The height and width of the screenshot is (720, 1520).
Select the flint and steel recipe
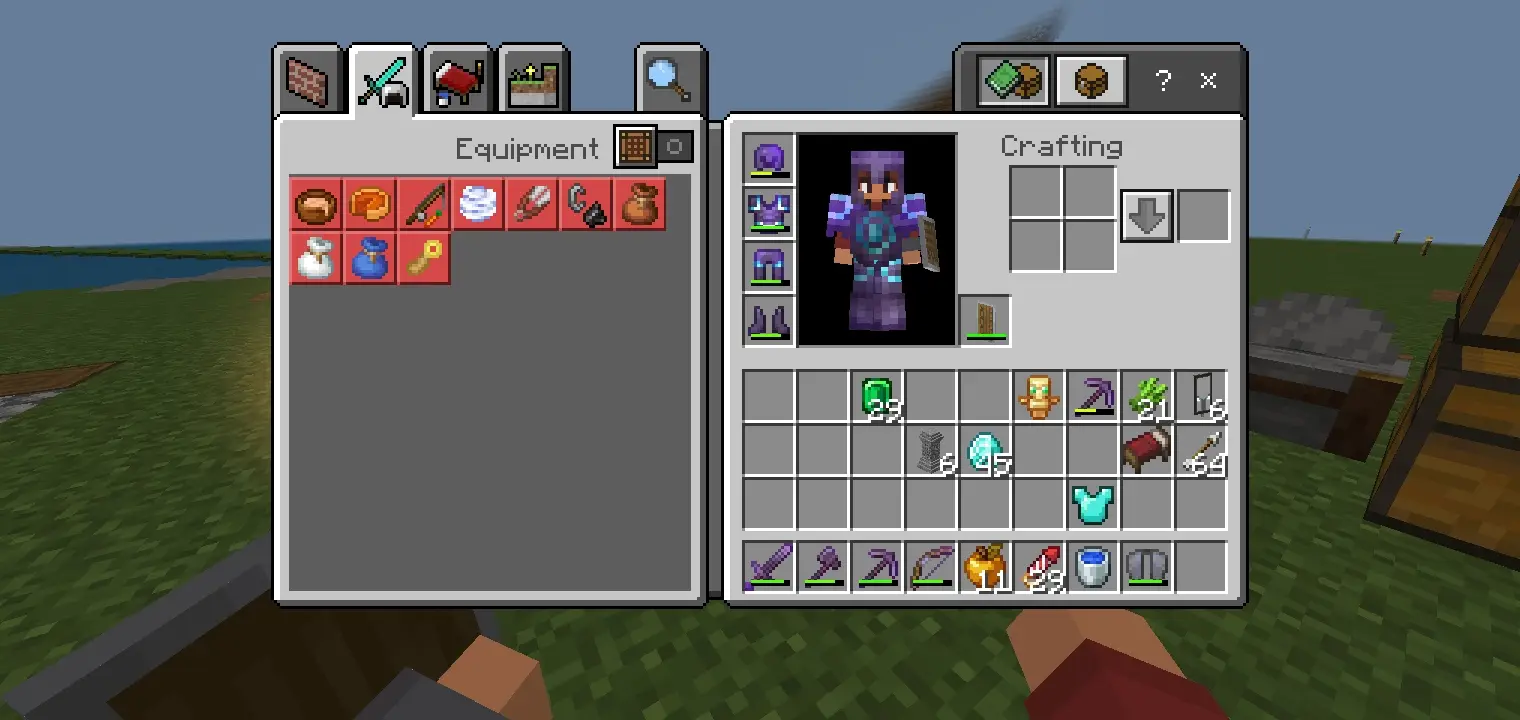tap(587, 205)
